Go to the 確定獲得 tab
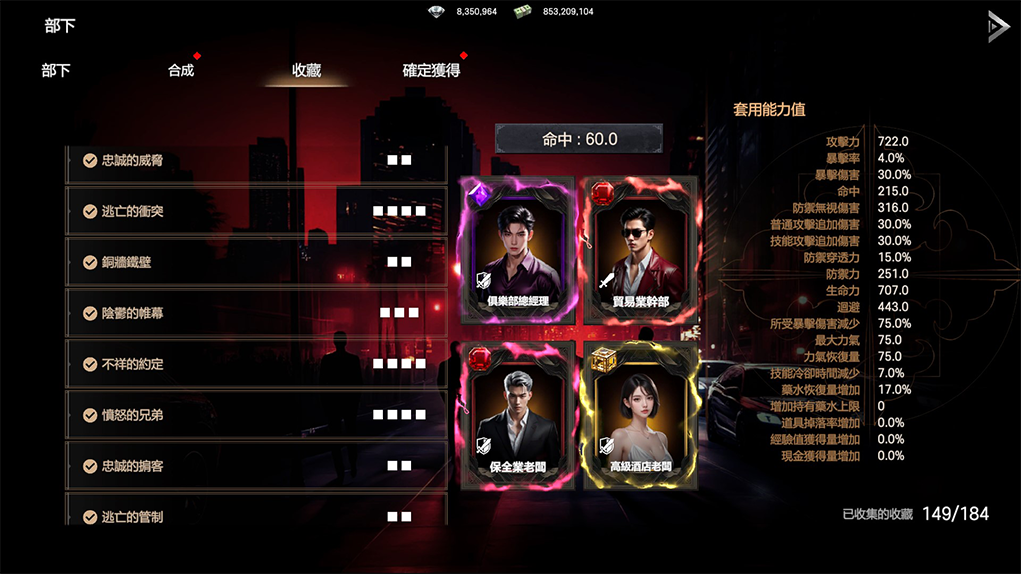The width and height of the screenshot is (1021, 574). pos(431,71)
